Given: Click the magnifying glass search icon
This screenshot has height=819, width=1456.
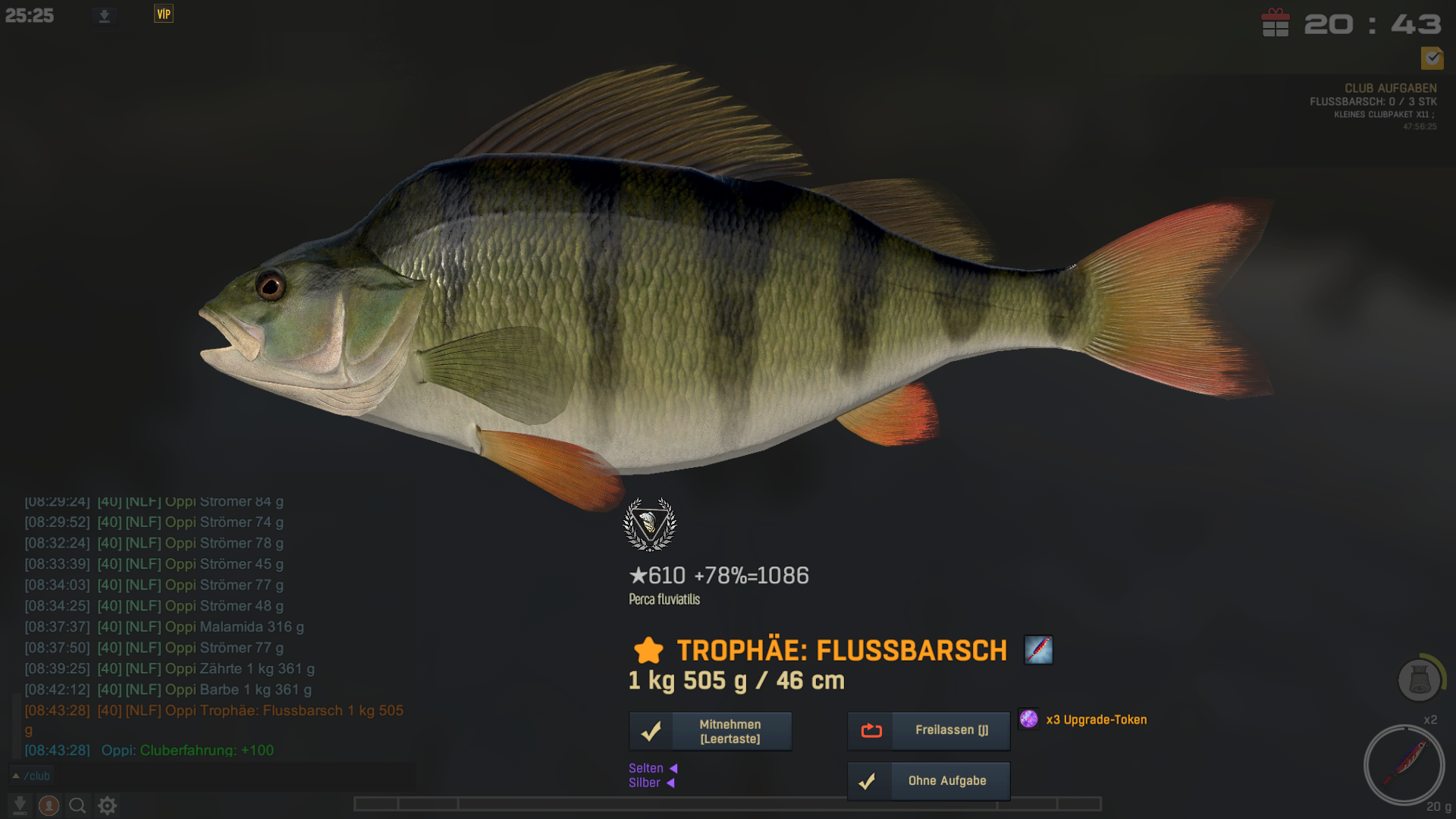Looking at the screenshot, I should pos(77,805).
